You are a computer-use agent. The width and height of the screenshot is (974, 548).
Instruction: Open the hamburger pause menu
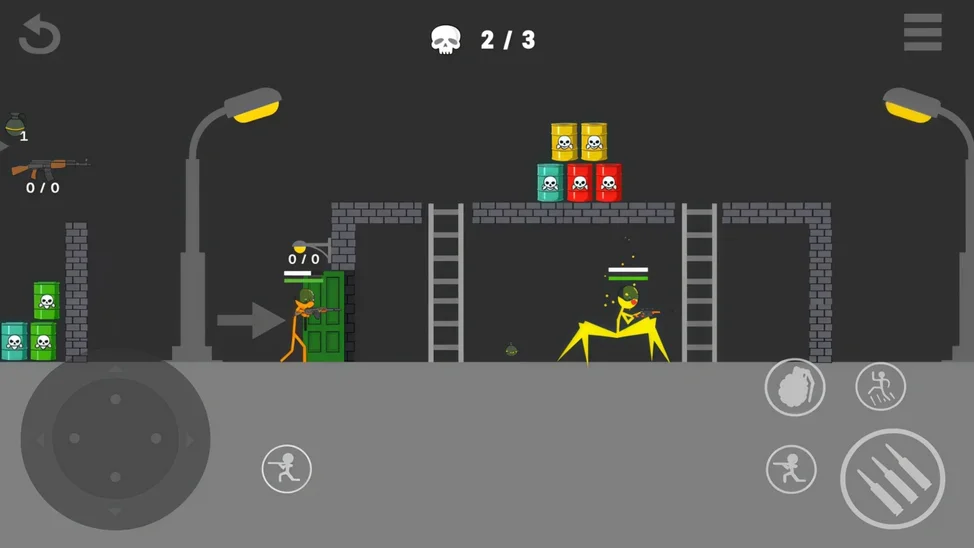pyautogui.click(x=922, y=33)
